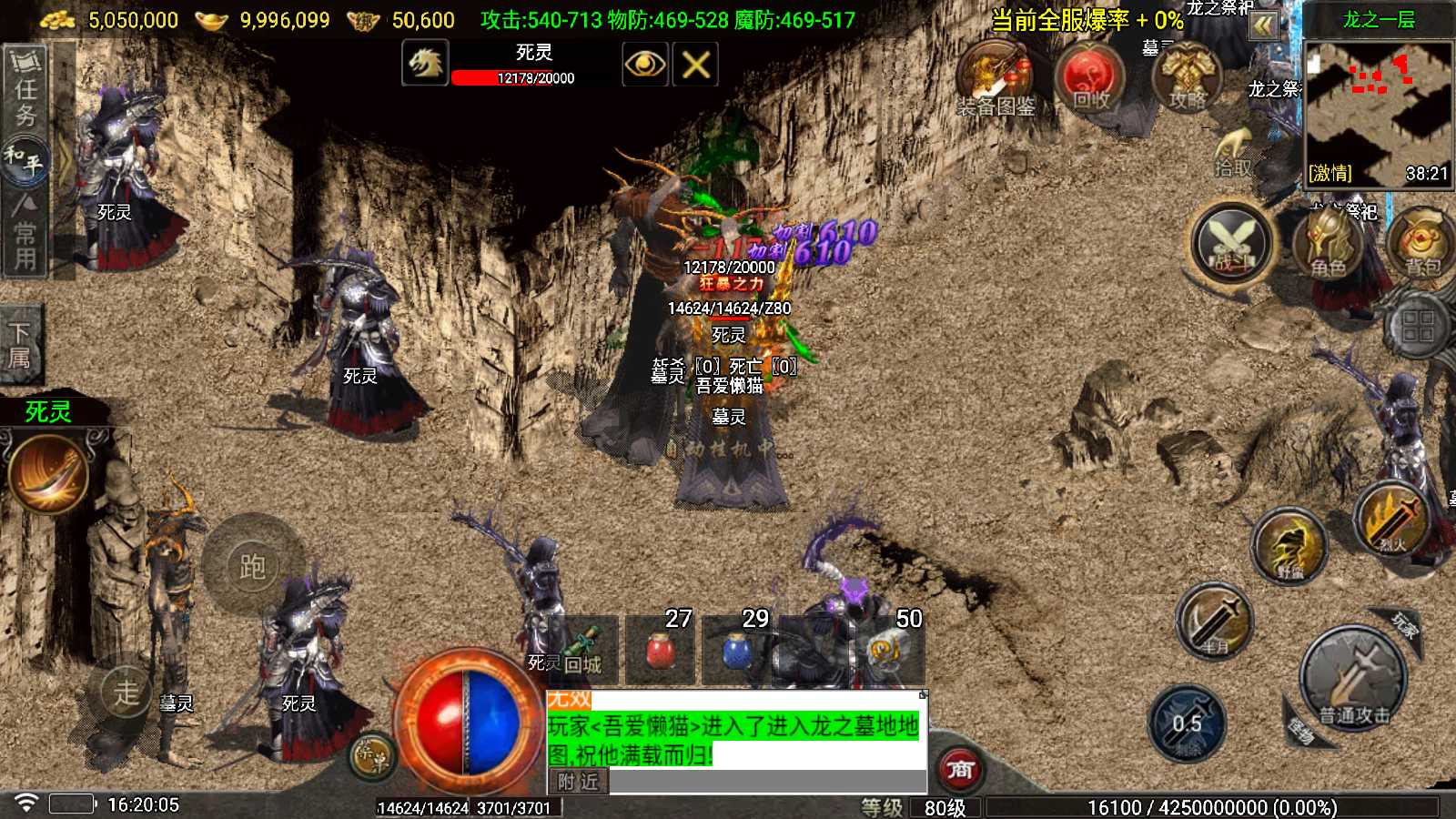The image size is (1456, 819).
Task: Switch to 战斗 combat mode icon
Action: pos(1231,243)
